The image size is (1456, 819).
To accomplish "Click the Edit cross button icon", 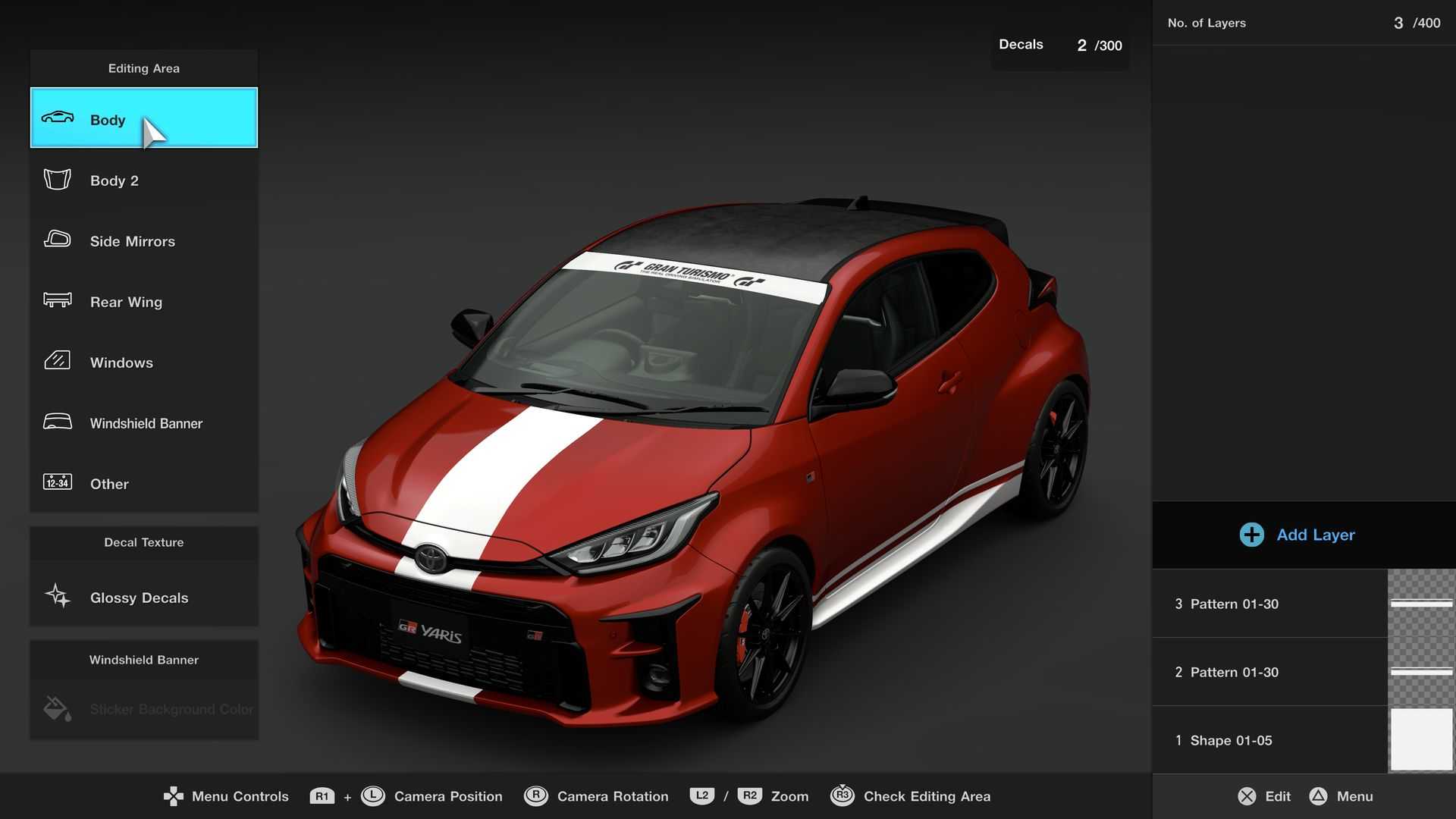I will click(x=1249, y=796).
